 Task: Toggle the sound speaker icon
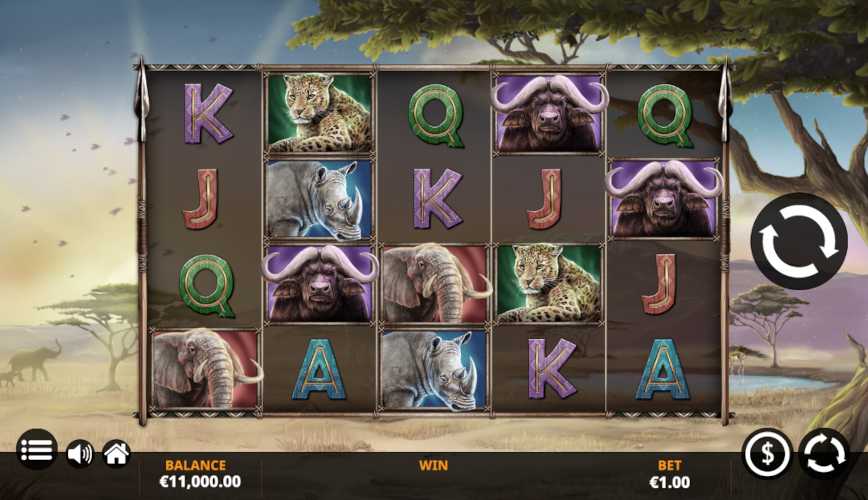[79, 454]
